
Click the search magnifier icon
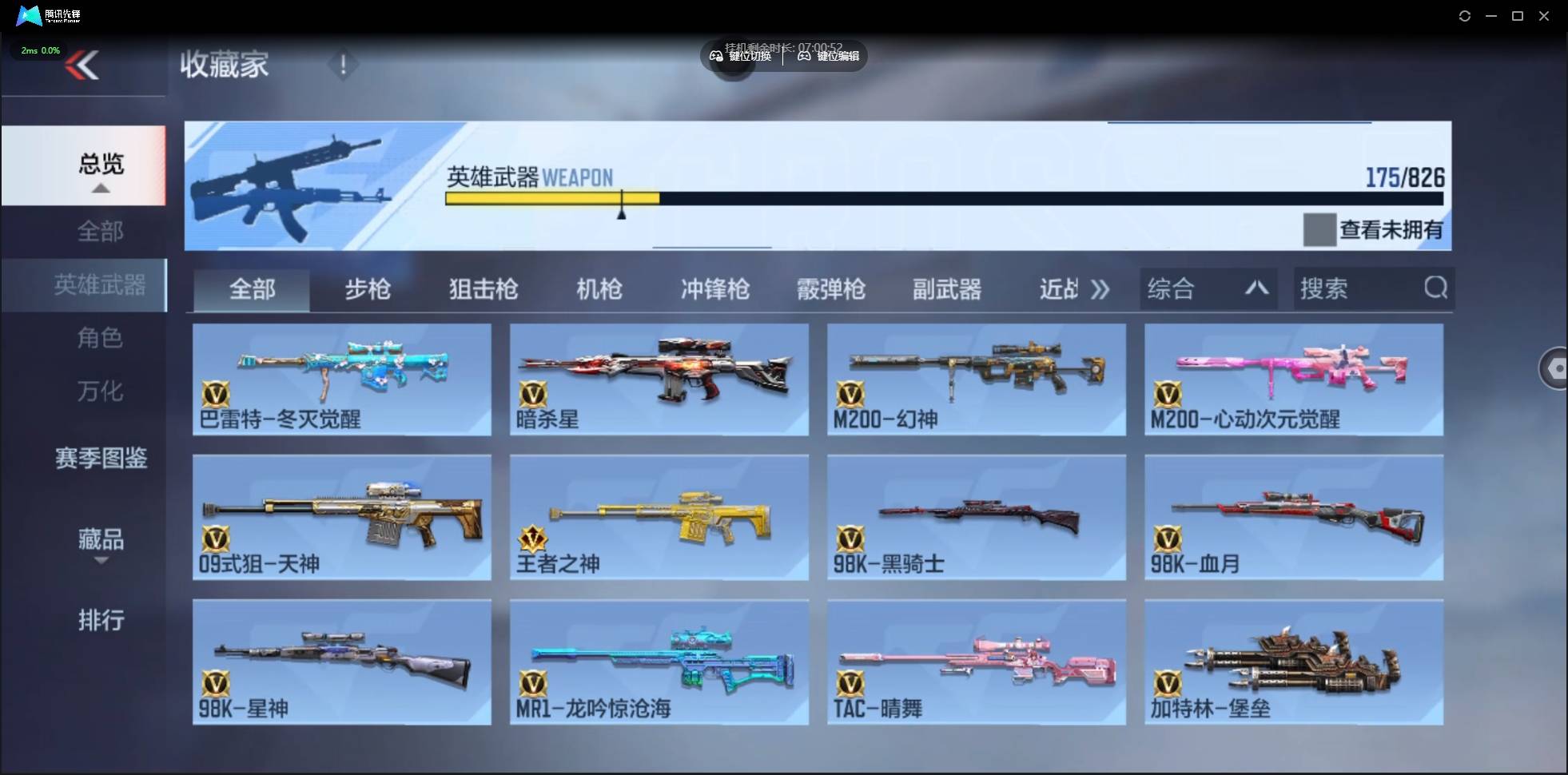click(x=1436, y=288)
